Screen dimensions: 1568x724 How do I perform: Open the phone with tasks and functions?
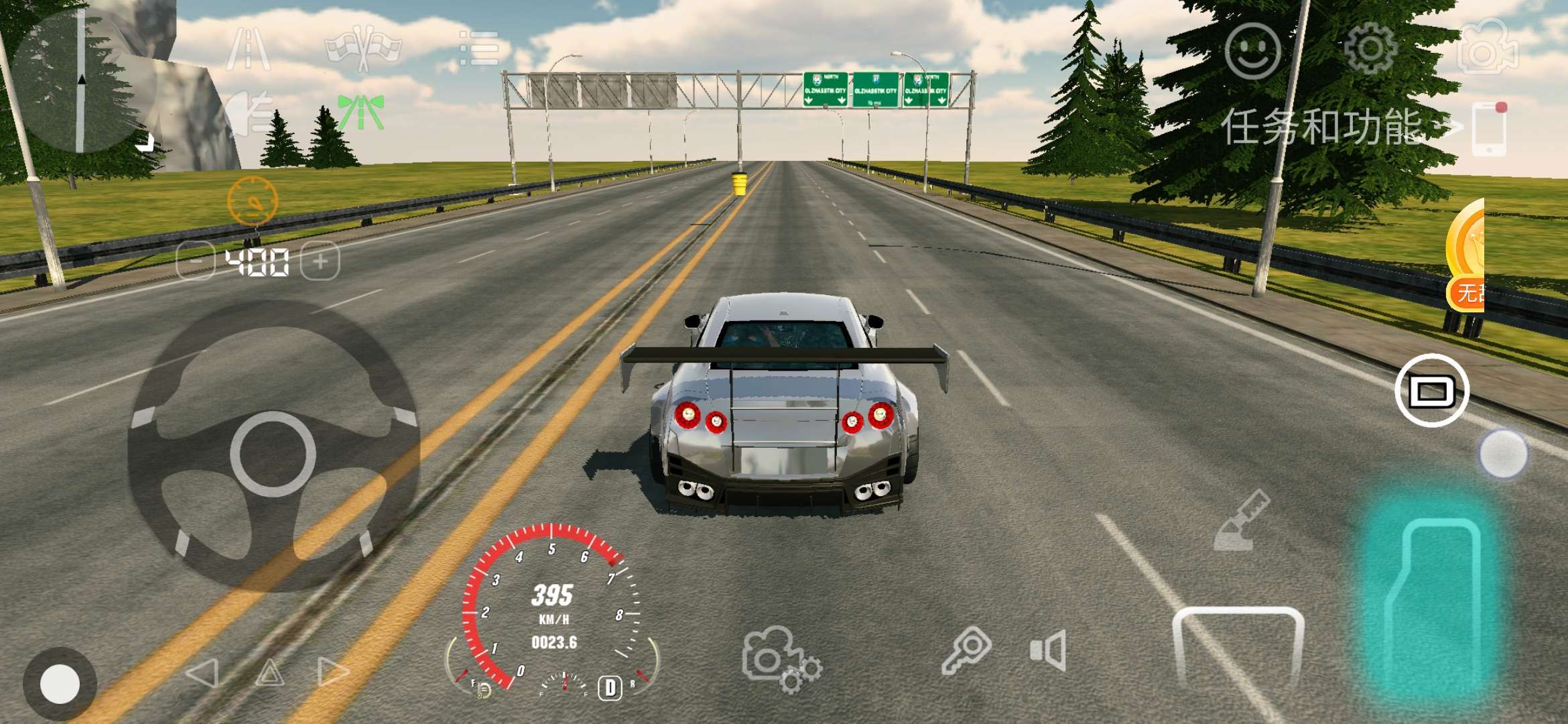click(x=1489, y=129)
